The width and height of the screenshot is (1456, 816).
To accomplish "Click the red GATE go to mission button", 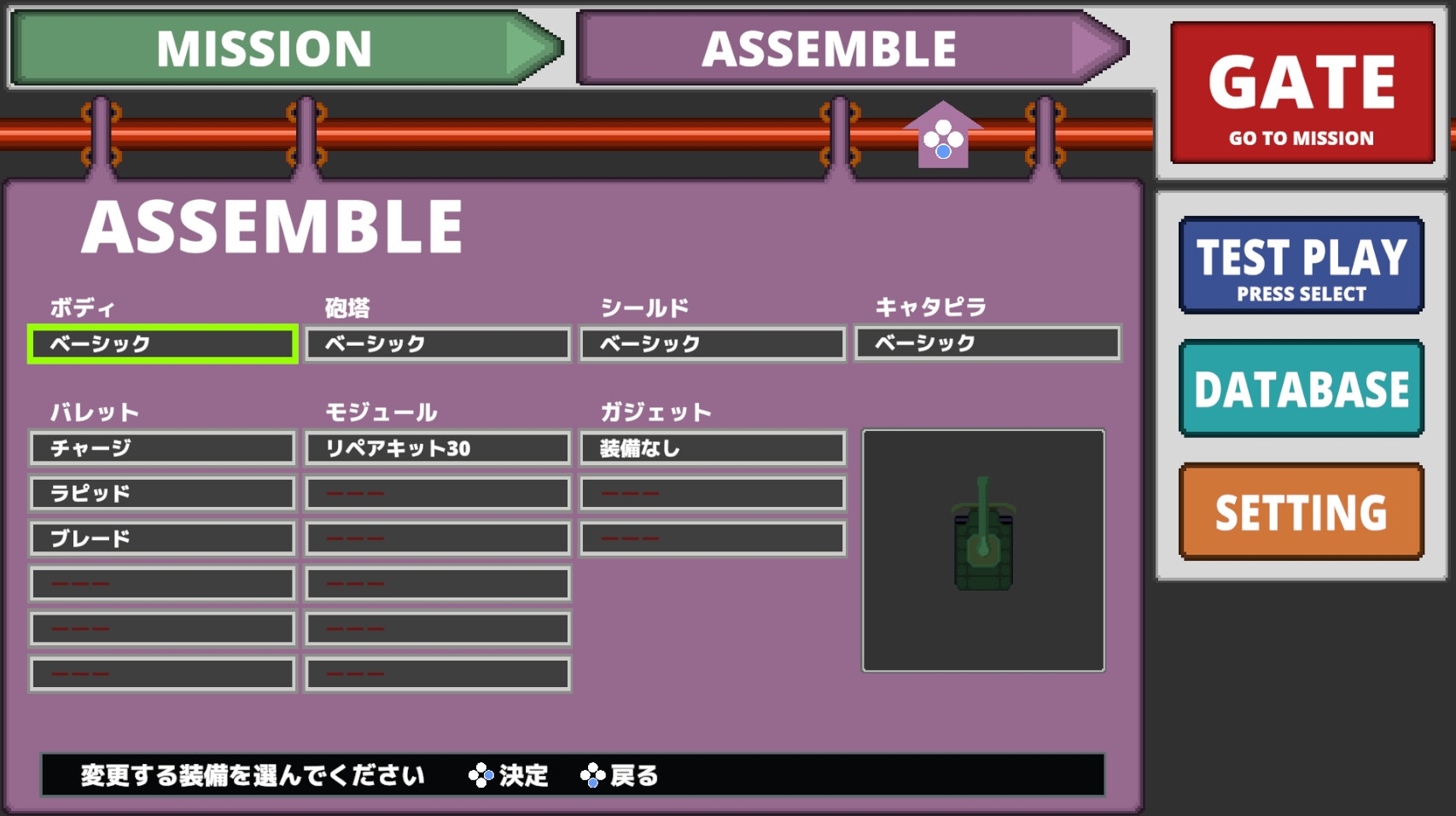I will point(1302,93).
